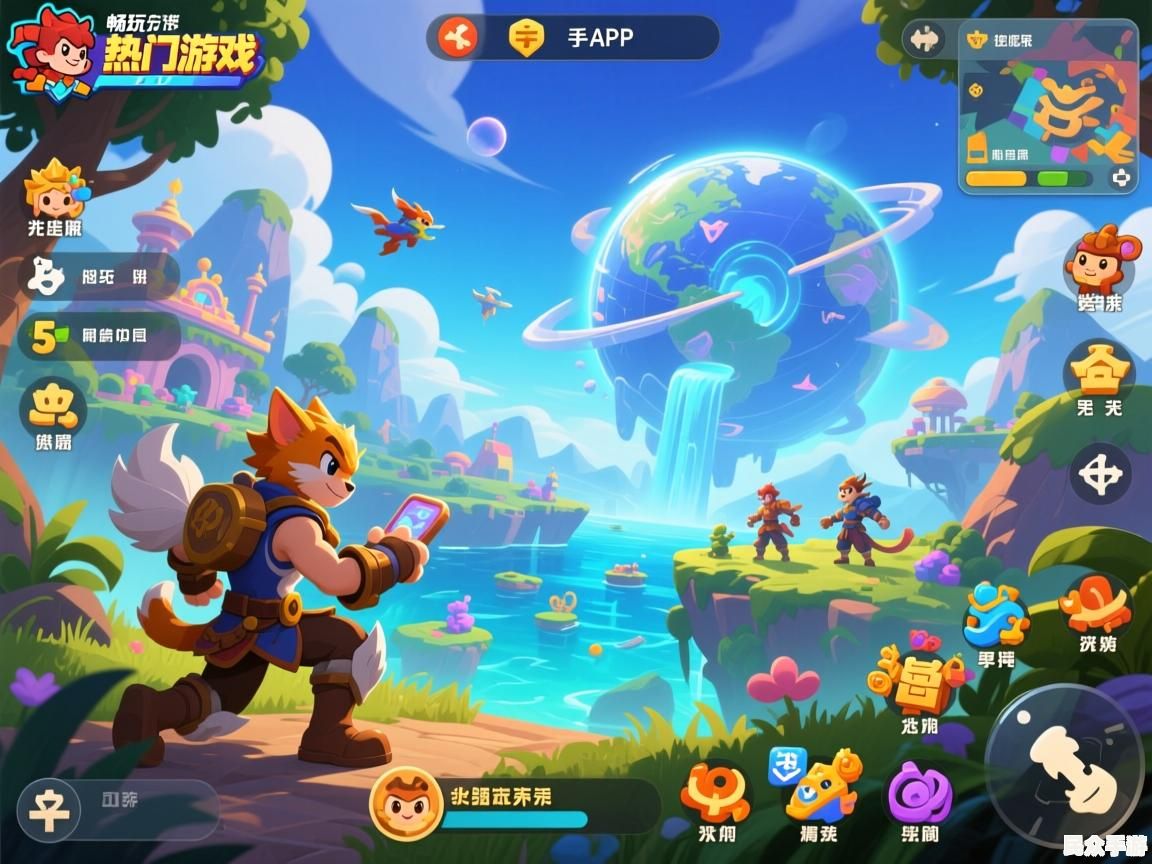Select the four-way arrow button beside the minimap
Viewport: 1152px width, 864px height.
click(x=924, y=40)
